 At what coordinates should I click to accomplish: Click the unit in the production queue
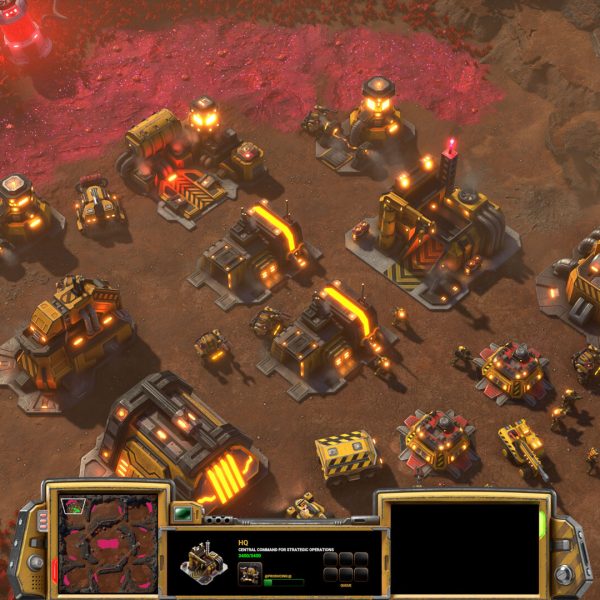click(x=250, y=574)
